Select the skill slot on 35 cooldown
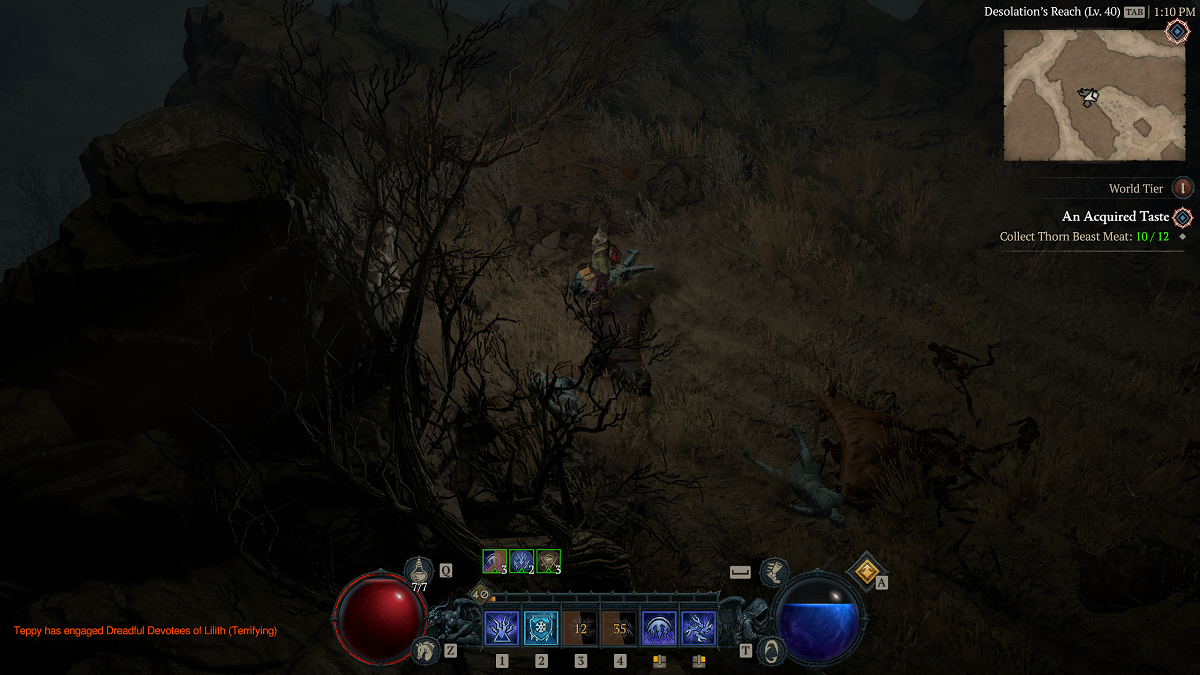Viewport: 1200px width, 675px height. coord(620,629)
